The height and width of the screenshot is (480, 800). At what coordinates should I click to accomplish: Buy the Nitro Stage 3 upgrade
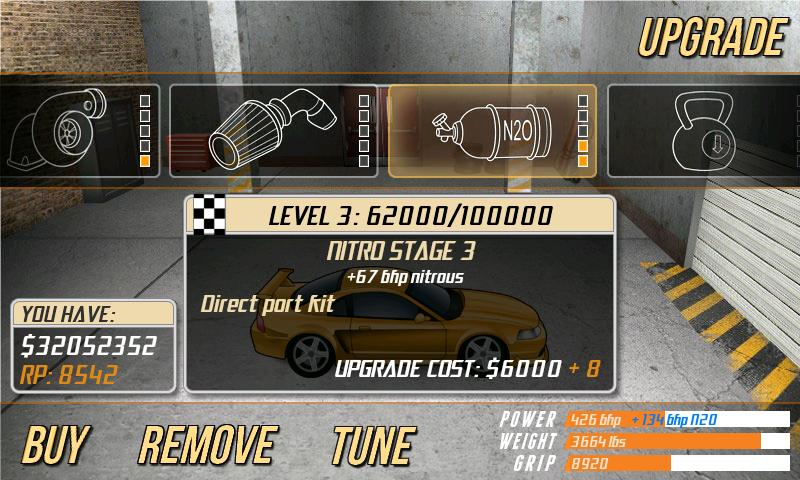pyautogui.click(x=55, y=445)
